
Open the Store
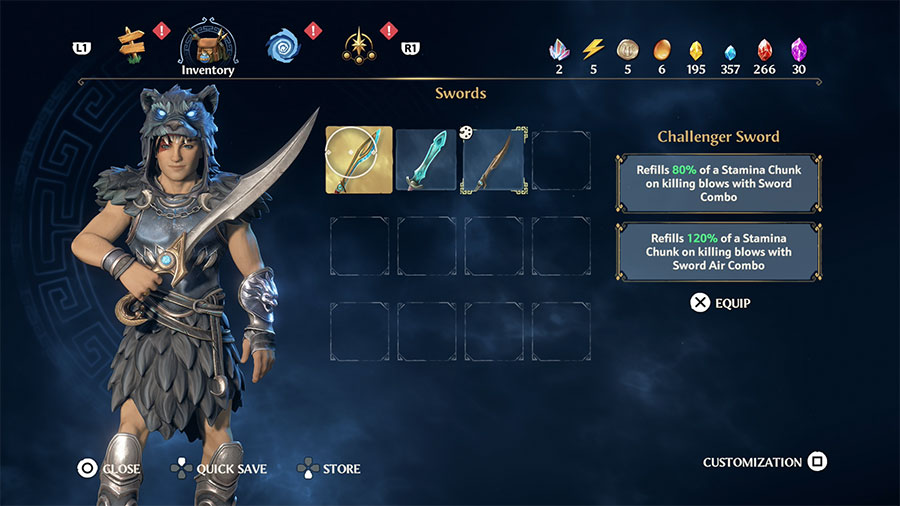pyautogui.click(x=330, y=468)
